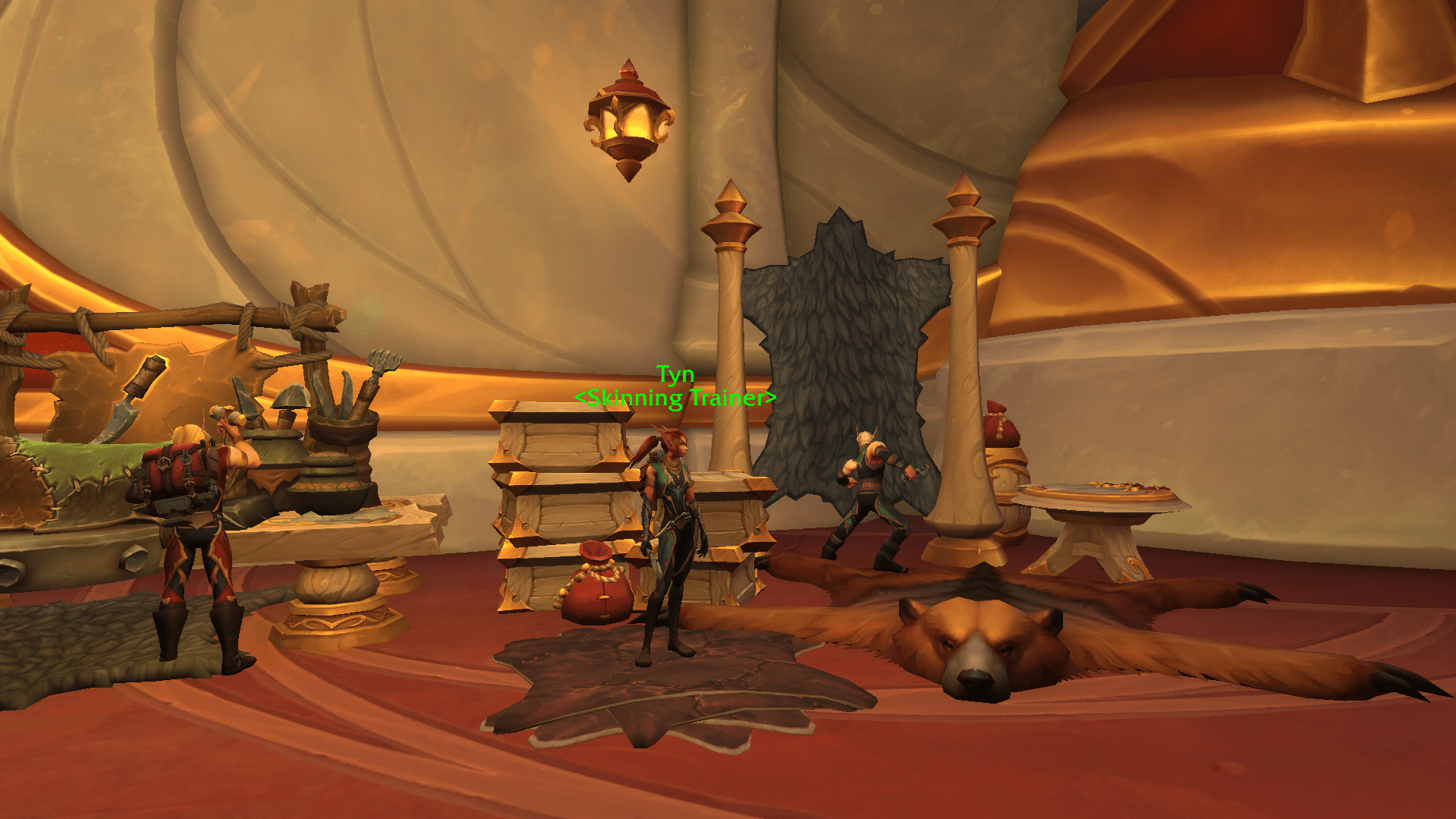
Task: Select the Tyn Skinning Trainer name label
Action: click(x=675, y=386)
